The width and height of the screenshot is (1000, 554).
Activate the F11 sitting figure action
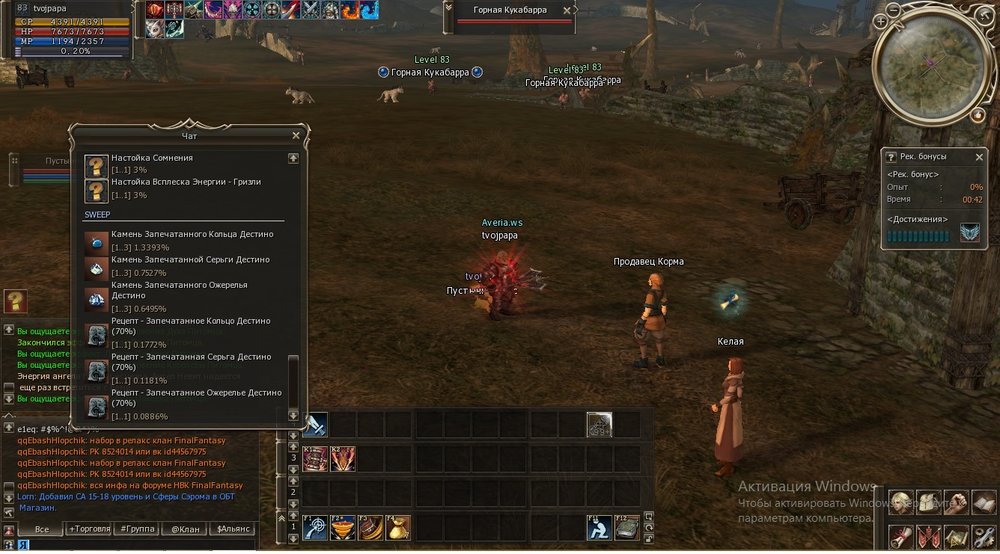[x=599, y=526]
